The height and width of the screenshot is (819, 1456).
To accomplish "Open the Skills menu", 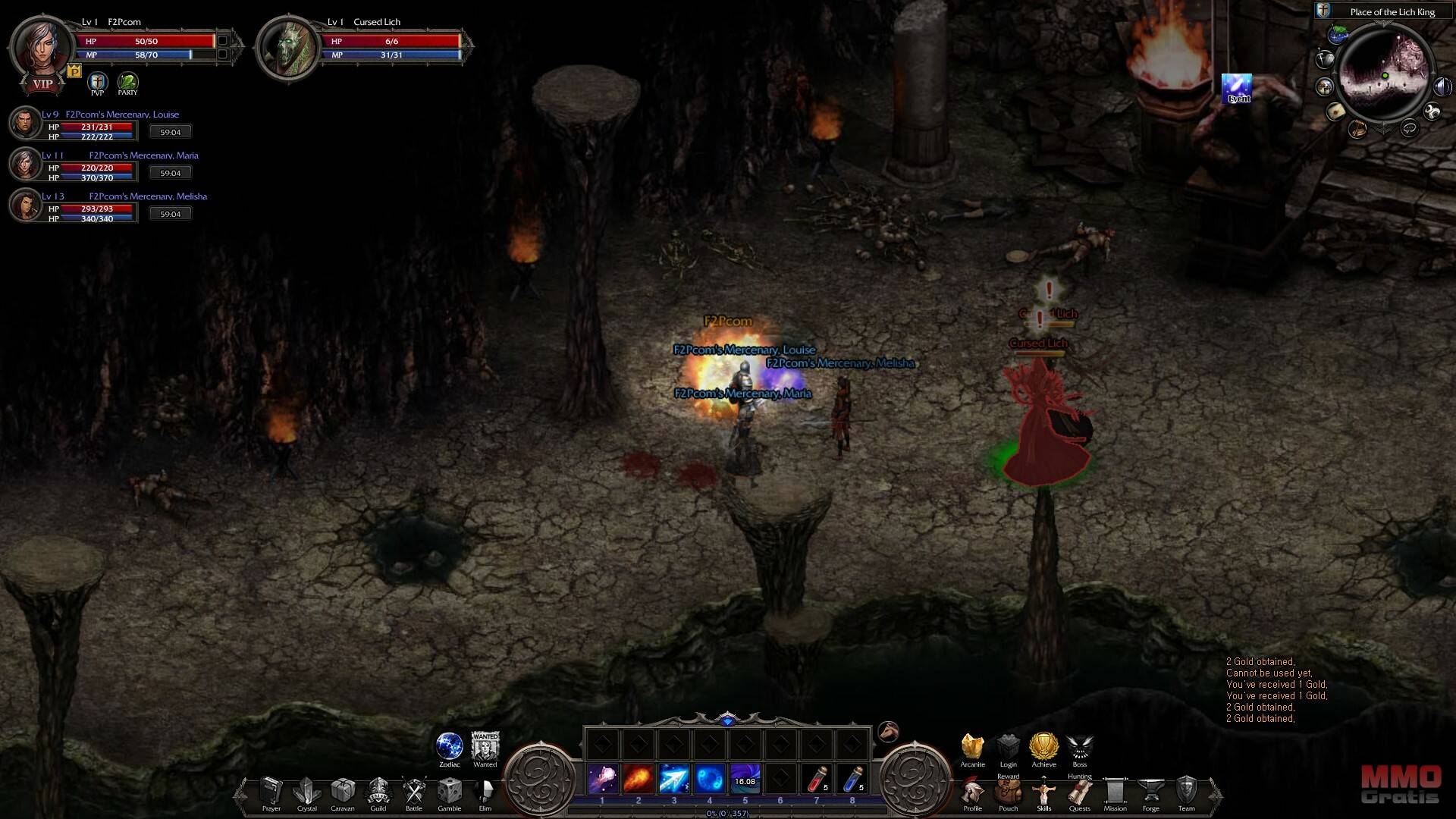I will (1043, 793).
